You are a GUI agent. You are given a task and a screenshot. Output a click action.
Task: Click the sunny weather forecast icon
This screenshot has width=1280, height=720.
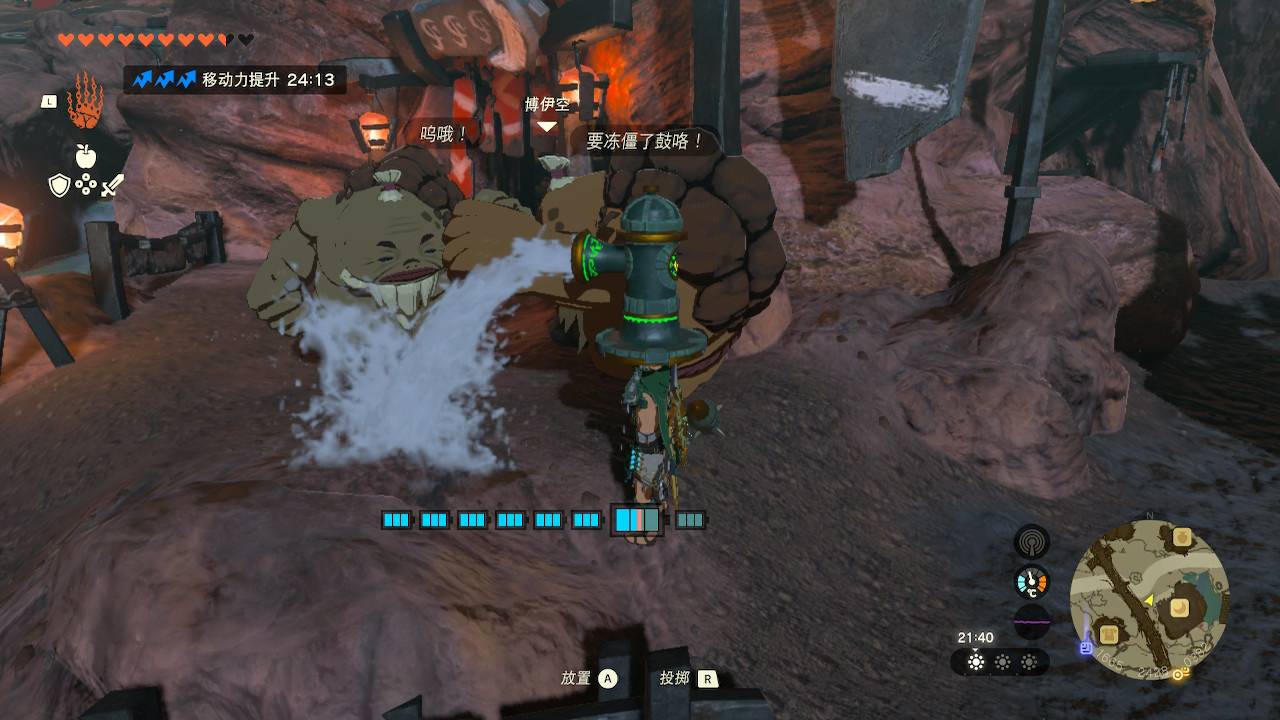point(976,662)
